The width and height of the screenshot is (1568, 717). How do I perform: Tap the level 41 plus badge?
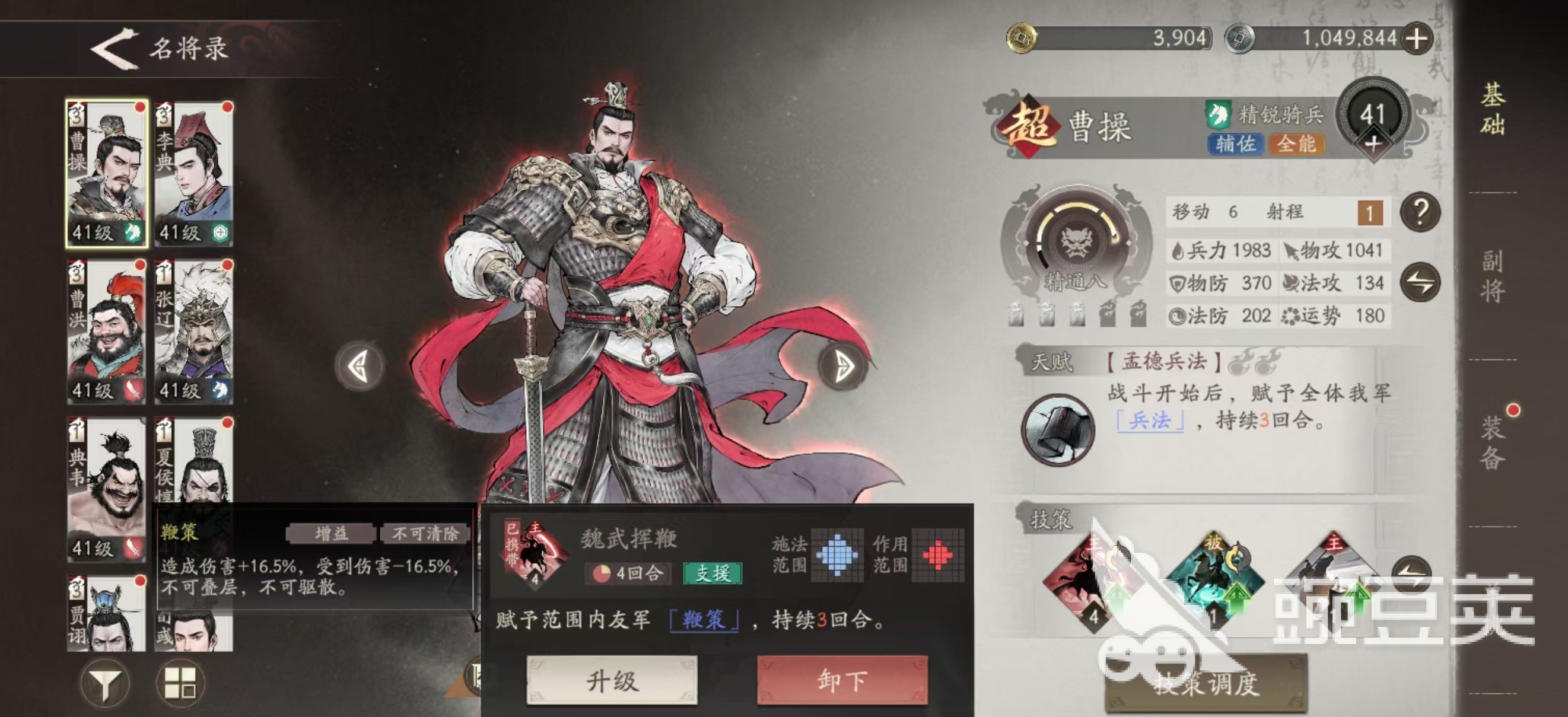[x=1373, y=145]
